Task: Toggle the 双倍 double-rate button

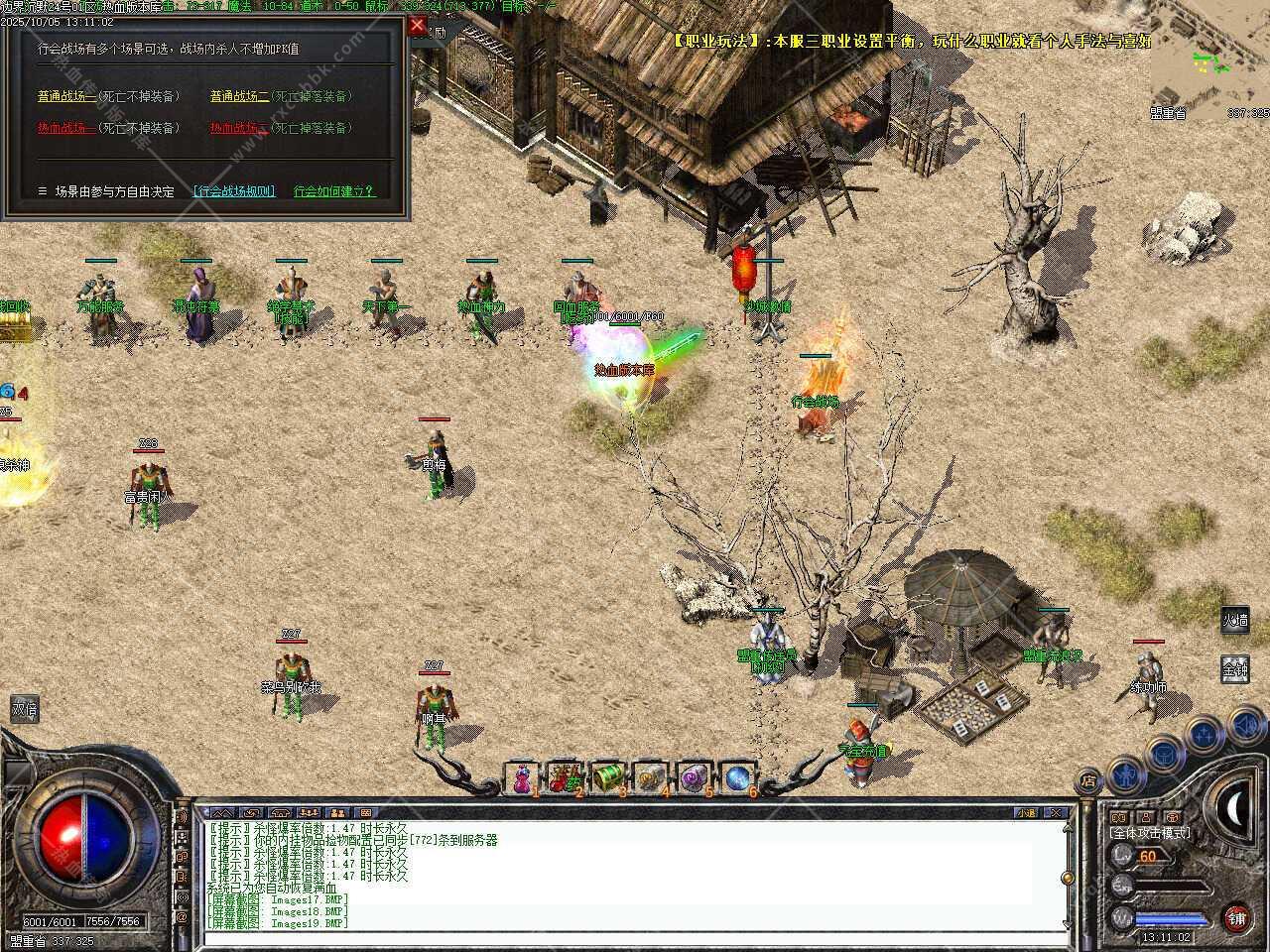Action: (24, 709)
